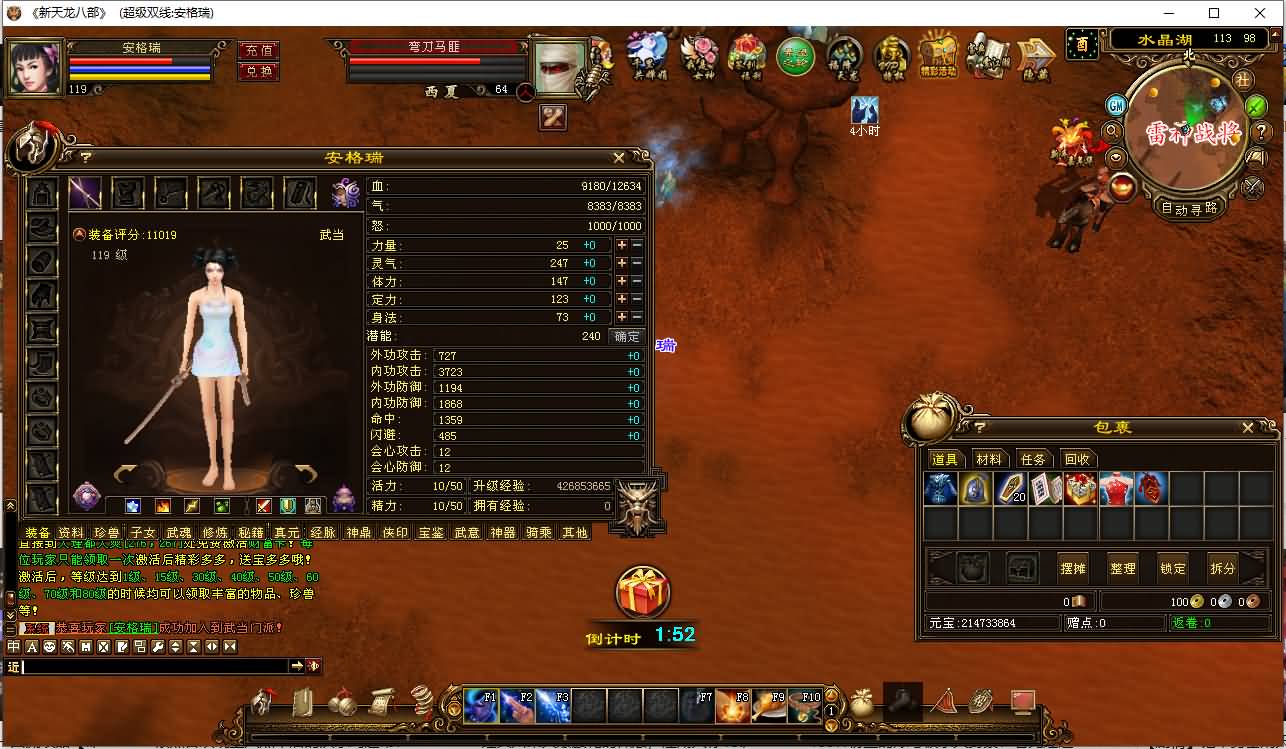Click the VIP特权 golden icon

892,56
